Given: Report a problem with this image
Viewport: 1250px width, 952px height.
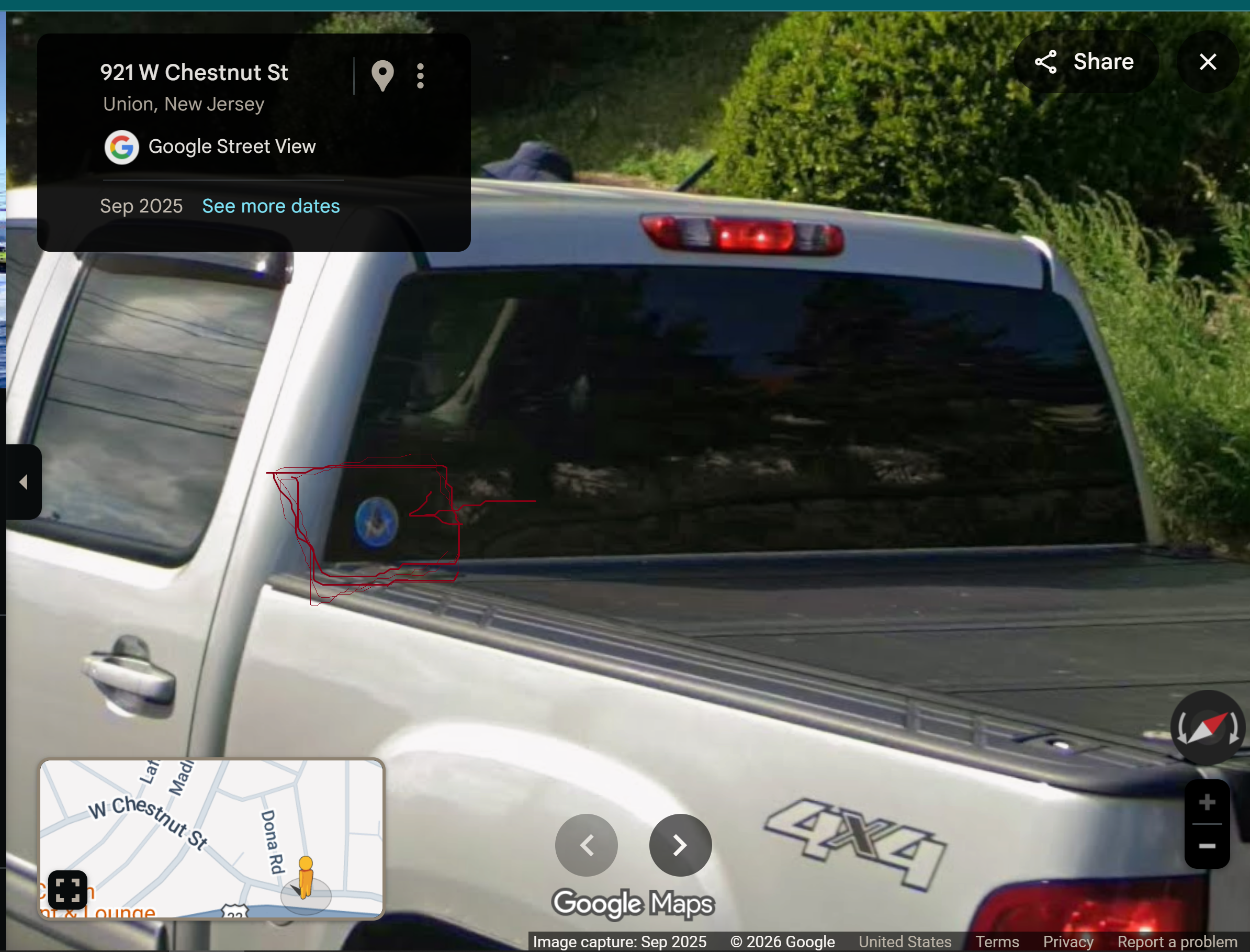Looking at the screenshot, I should pos(1177,941).
